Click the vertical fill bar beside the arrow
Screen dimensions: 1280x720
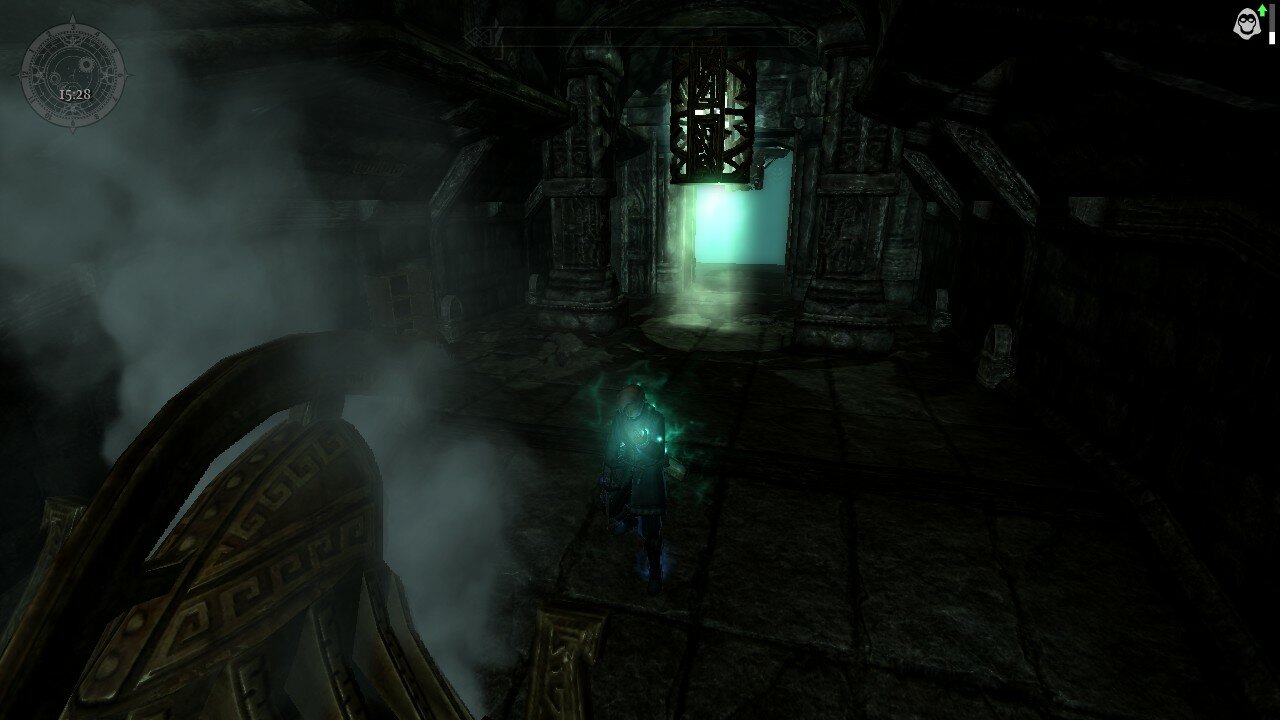(1272, 25)
